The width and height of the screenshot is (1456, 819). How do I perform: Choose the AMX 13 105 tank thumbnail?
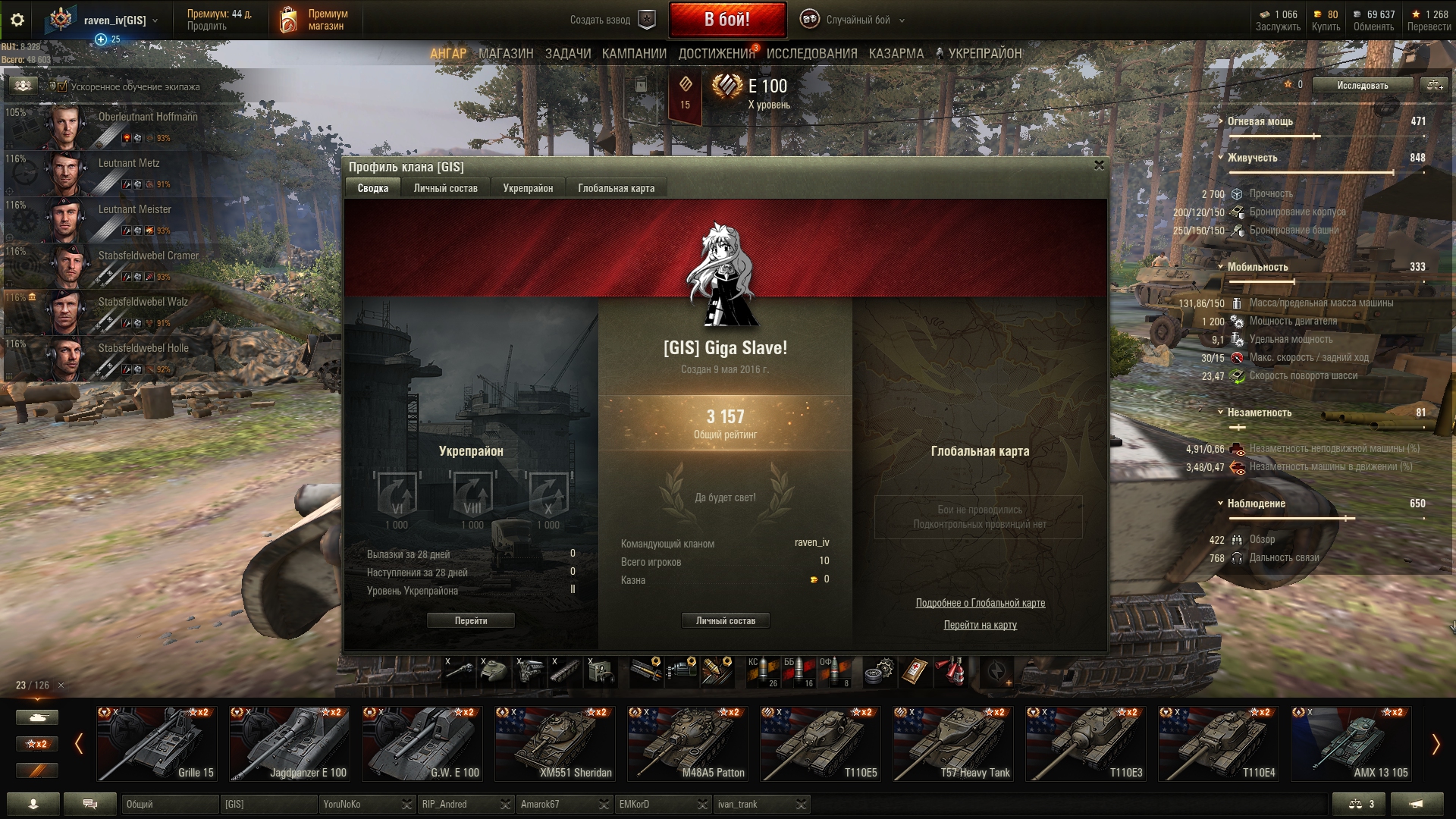point(1351,743)
